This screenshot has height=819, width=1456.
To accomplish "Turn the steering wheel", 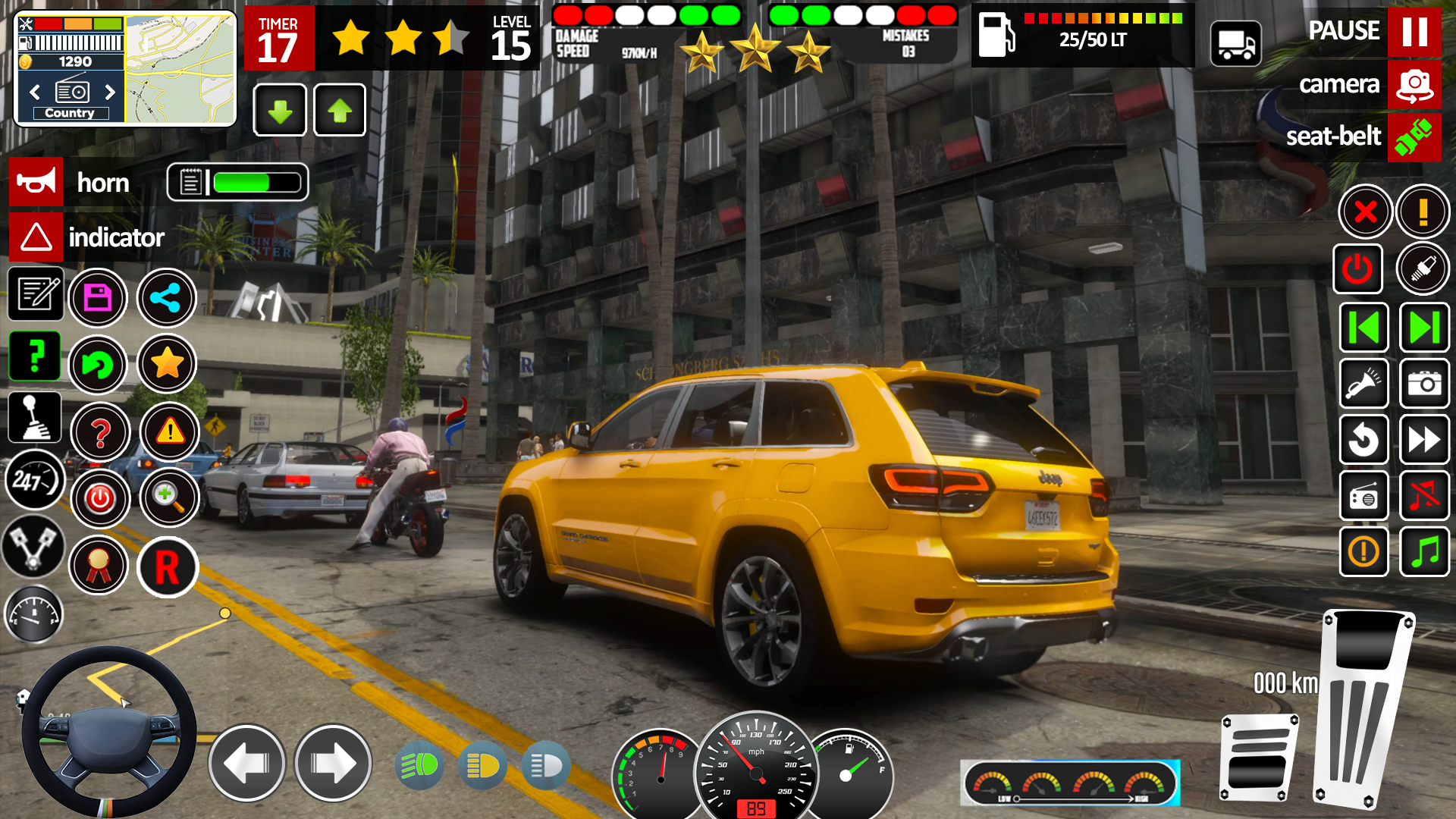I will pos(109,730).
